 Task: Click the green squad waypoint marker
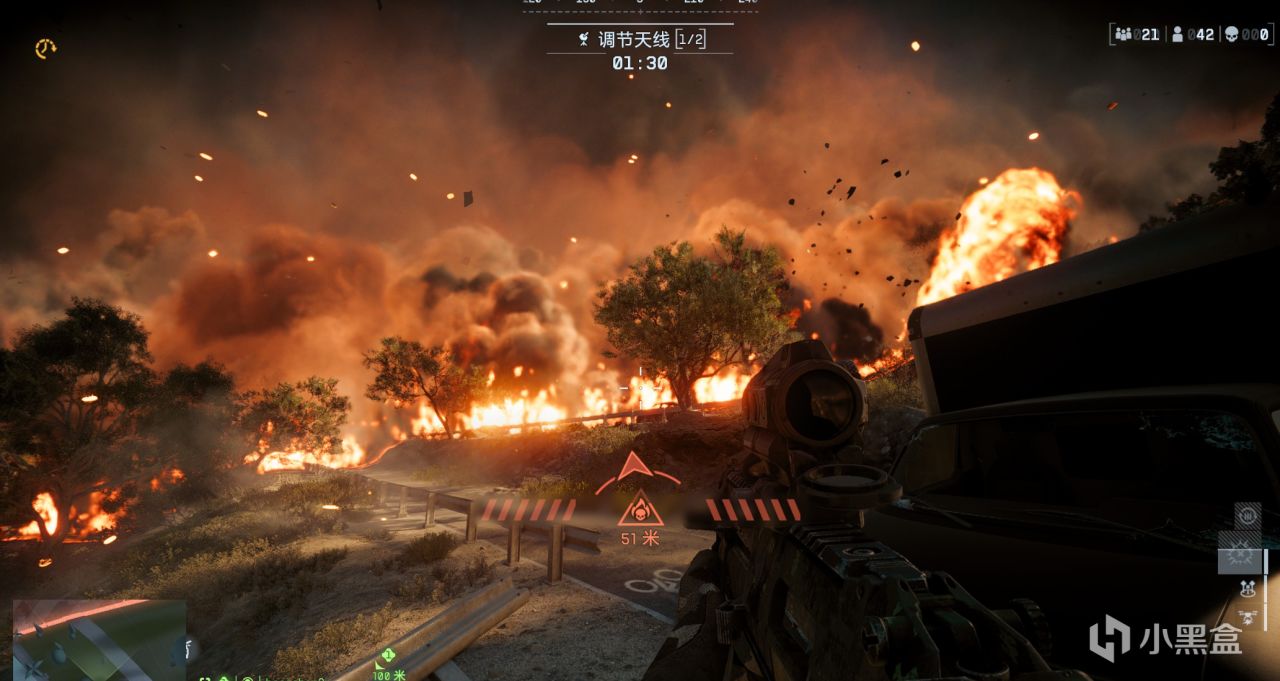pos(385,657)
